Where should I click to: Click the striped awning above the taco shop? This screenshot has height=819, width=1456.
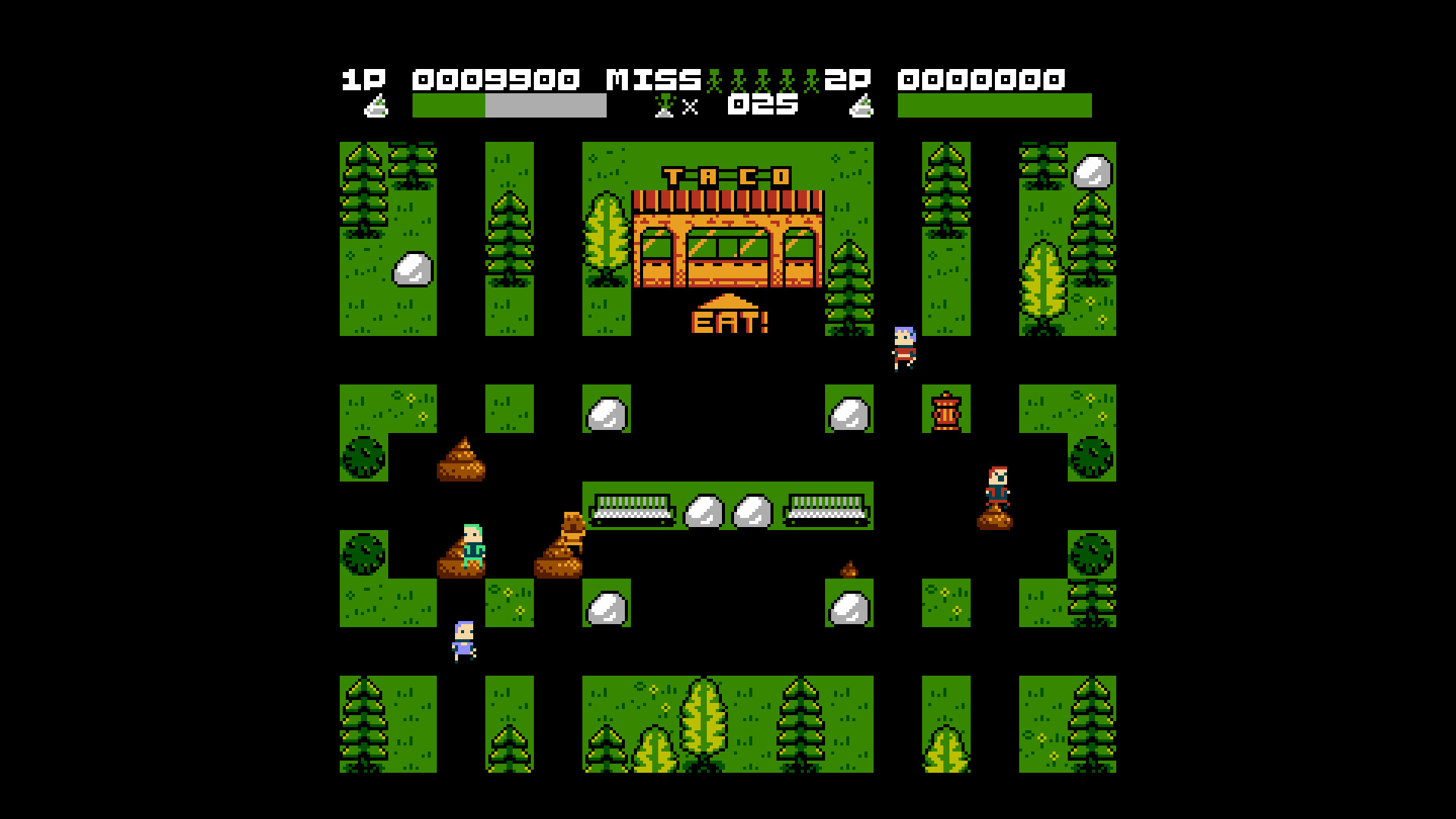(x=728, y=201)
